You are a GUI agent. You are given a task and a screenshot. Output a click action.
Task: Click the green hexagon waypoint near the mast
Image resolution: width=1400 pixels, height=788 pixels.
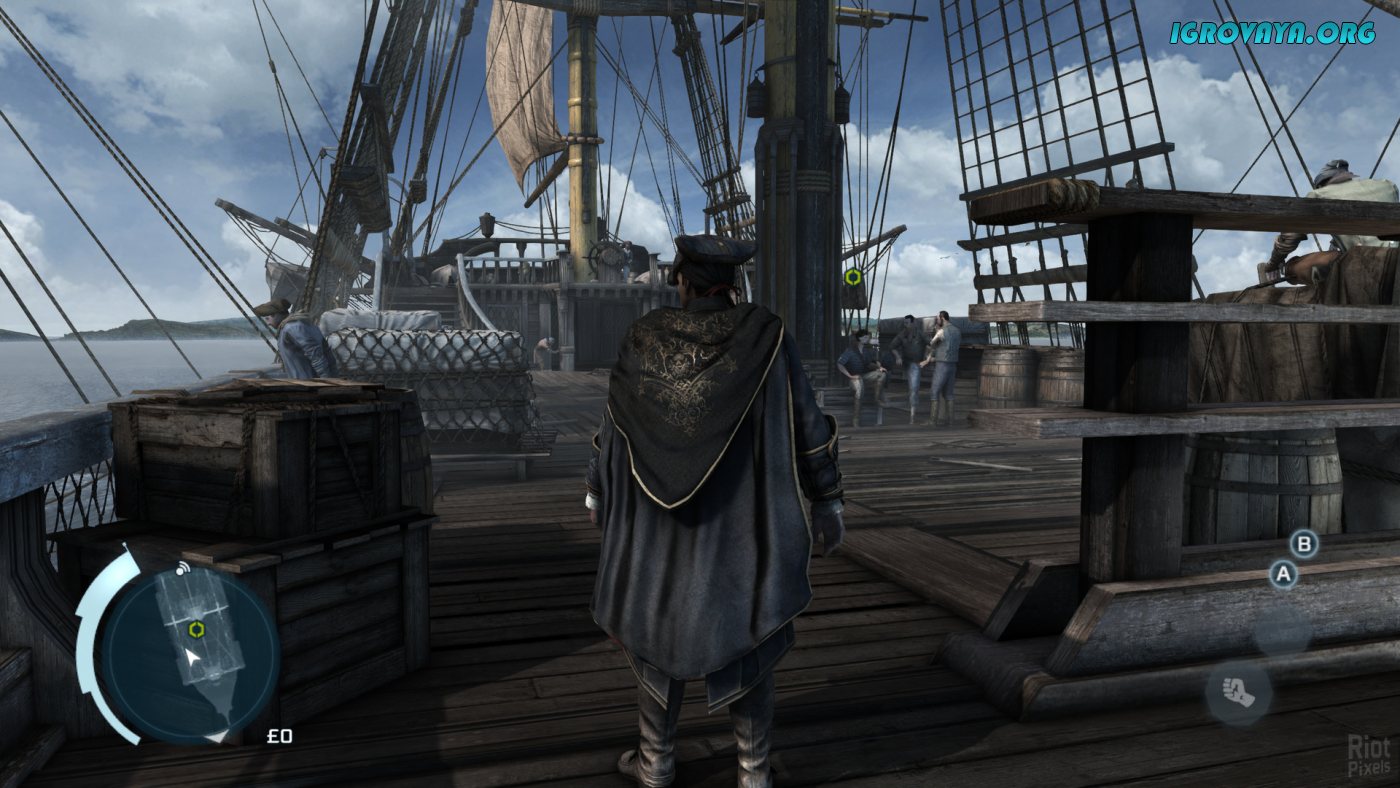tap(853, 277)
